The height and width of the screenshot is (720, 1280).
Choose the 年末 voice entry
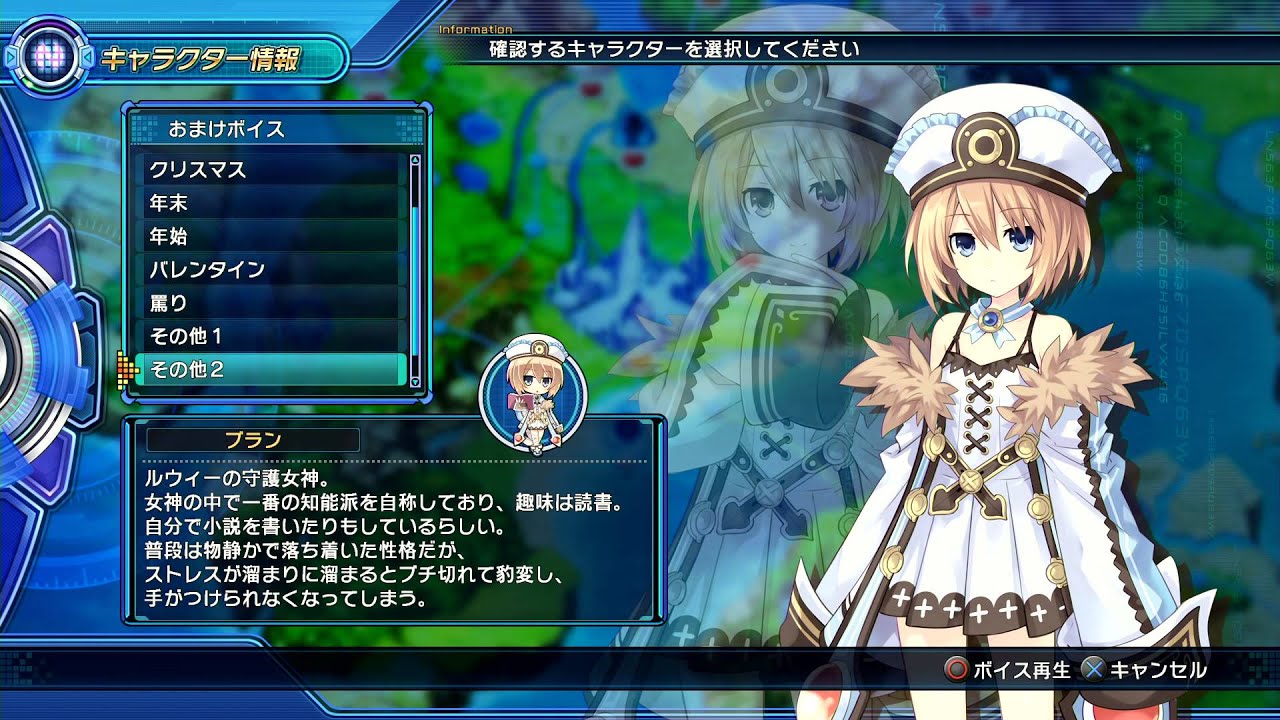(x=270, y=203)
